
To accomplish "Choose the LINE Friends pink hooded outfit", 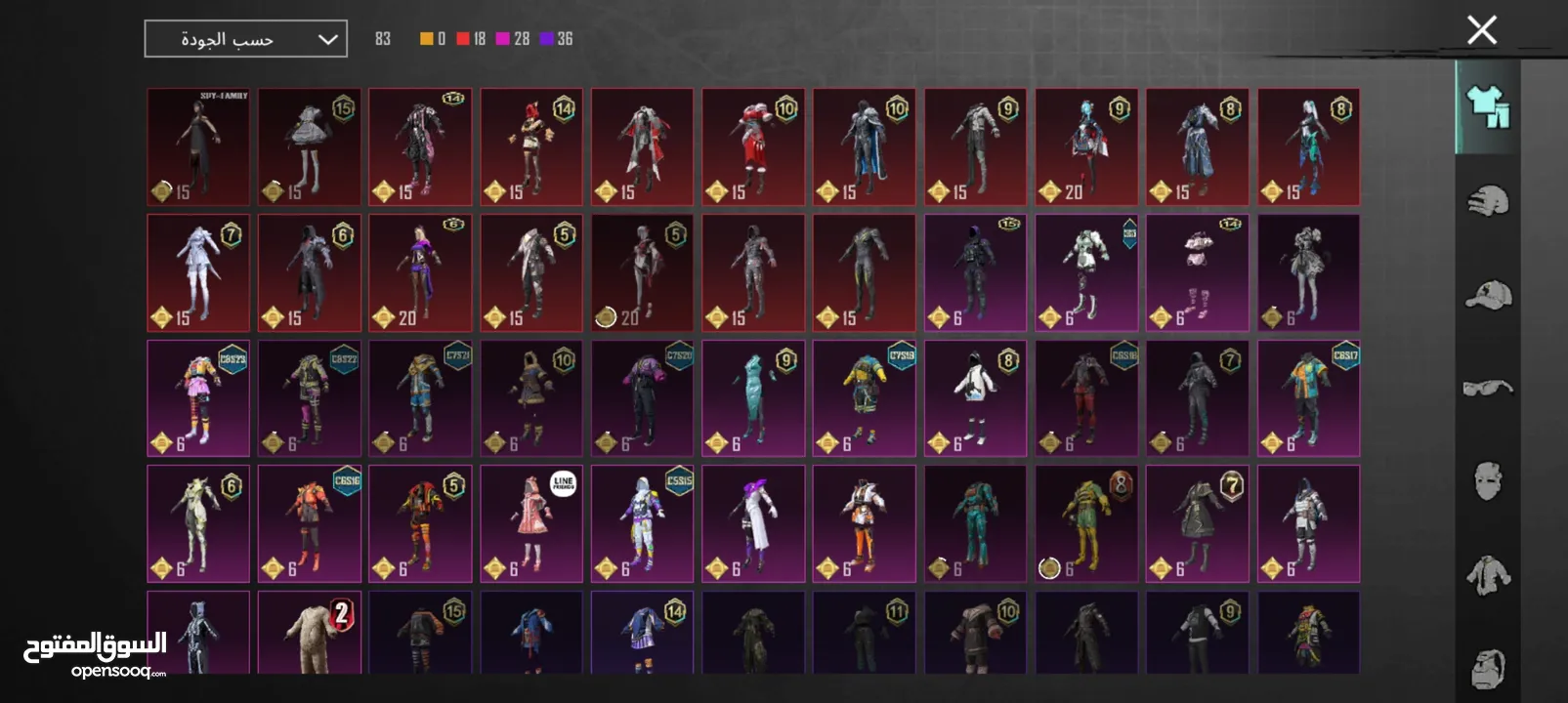I will 531,524.
